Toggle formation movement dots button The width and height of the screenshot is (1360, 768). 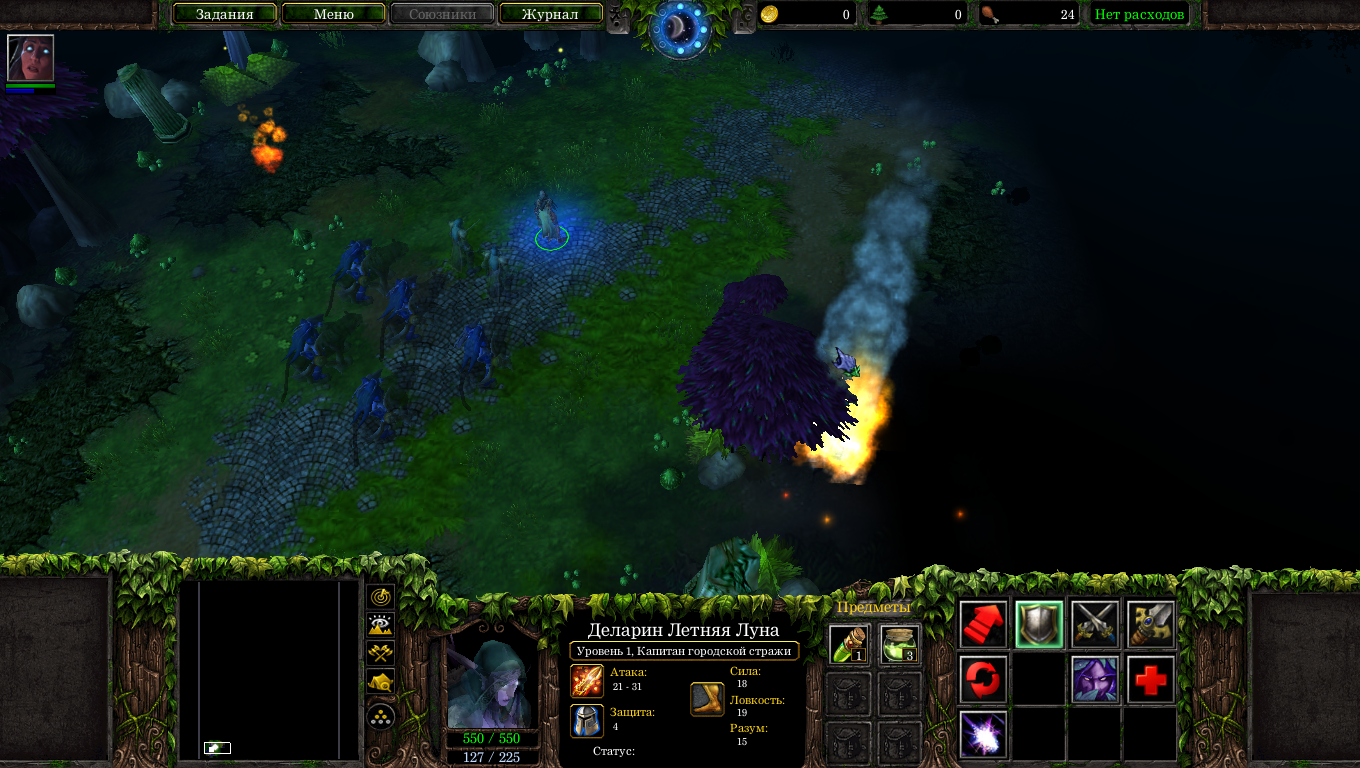click(x=381, y=716)
